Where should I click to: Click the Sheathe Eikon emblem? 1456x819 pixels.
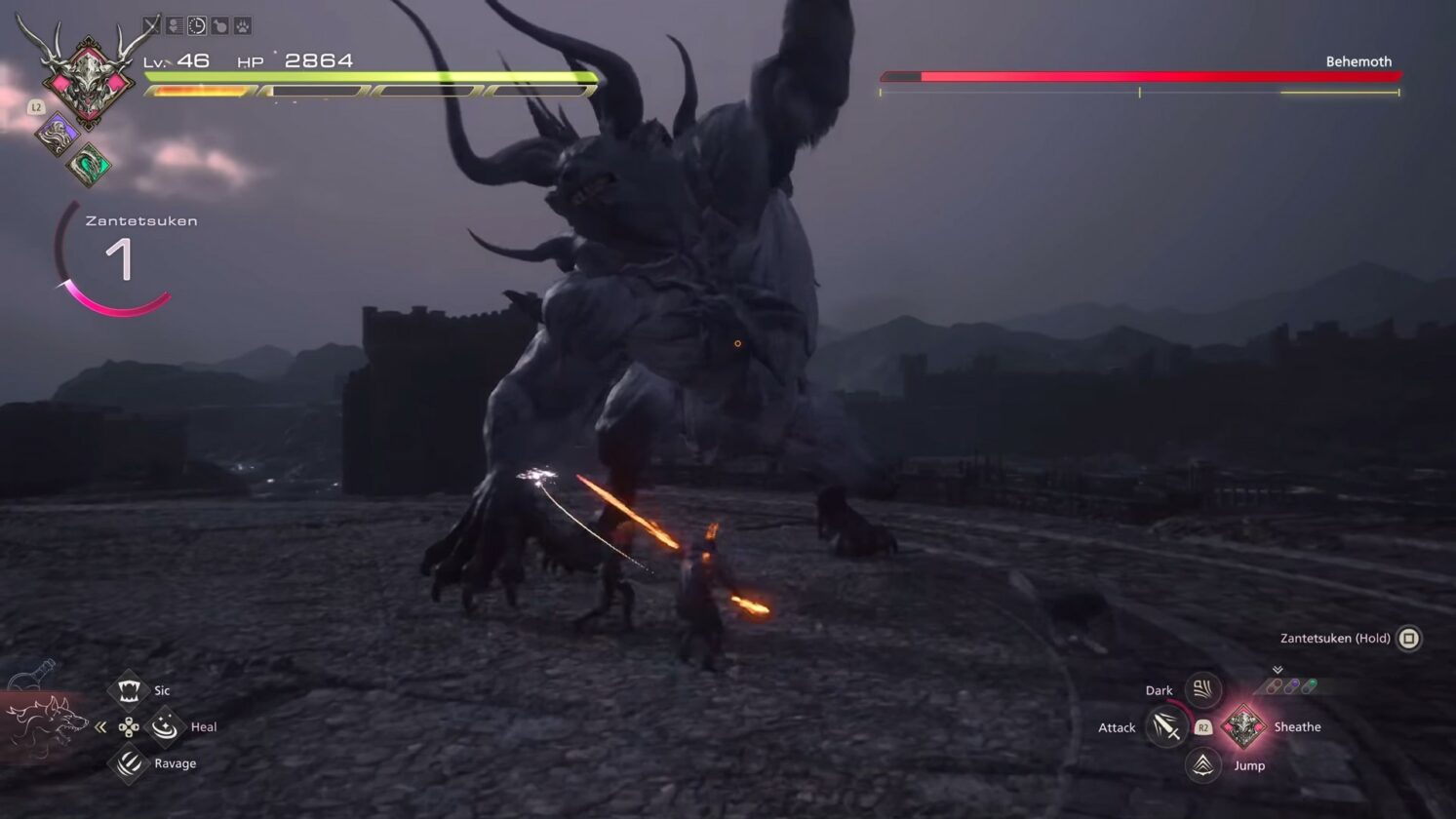[x=1245, y=726]
